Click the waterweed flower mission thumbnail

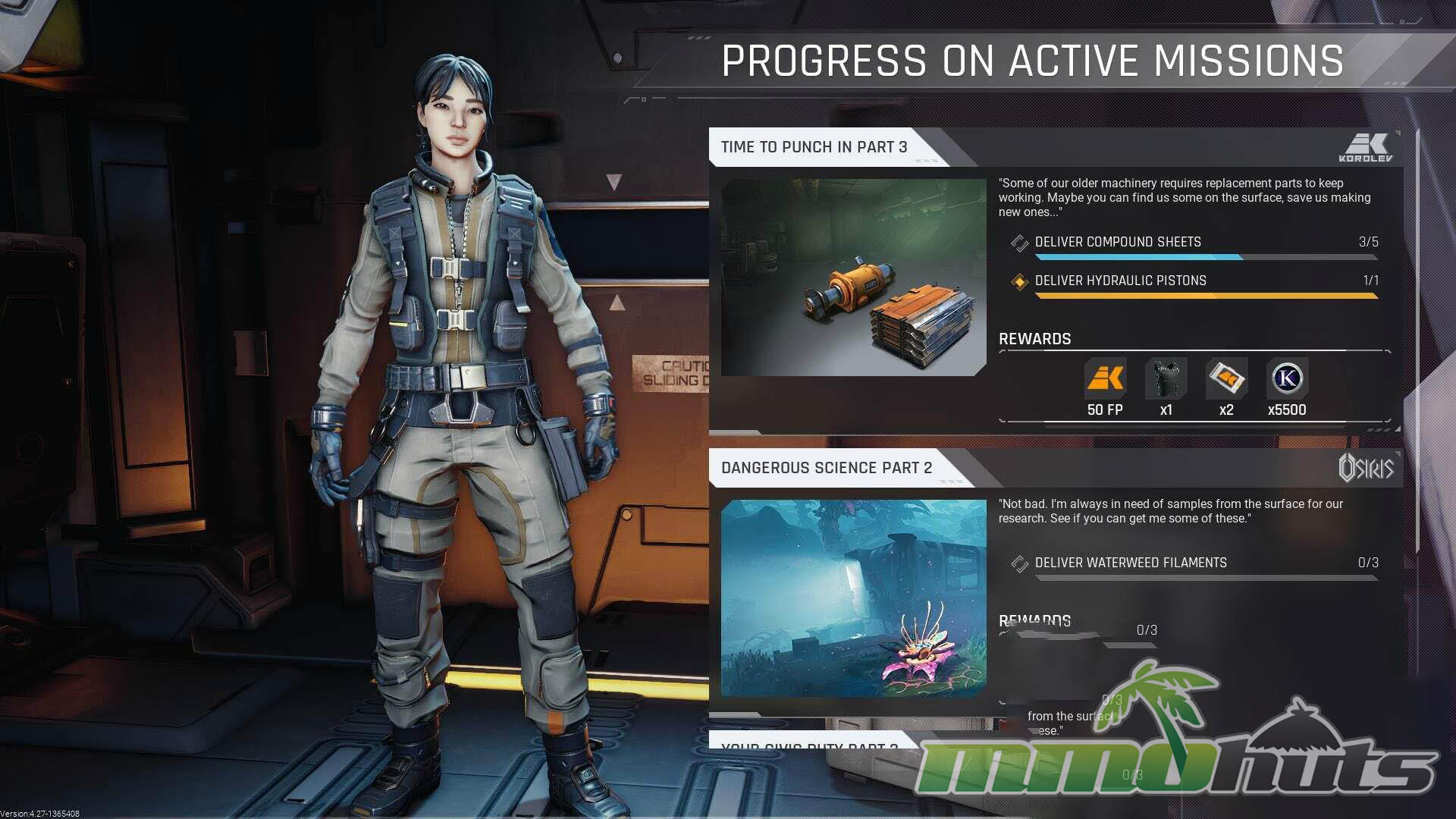[x=853, y=598]
